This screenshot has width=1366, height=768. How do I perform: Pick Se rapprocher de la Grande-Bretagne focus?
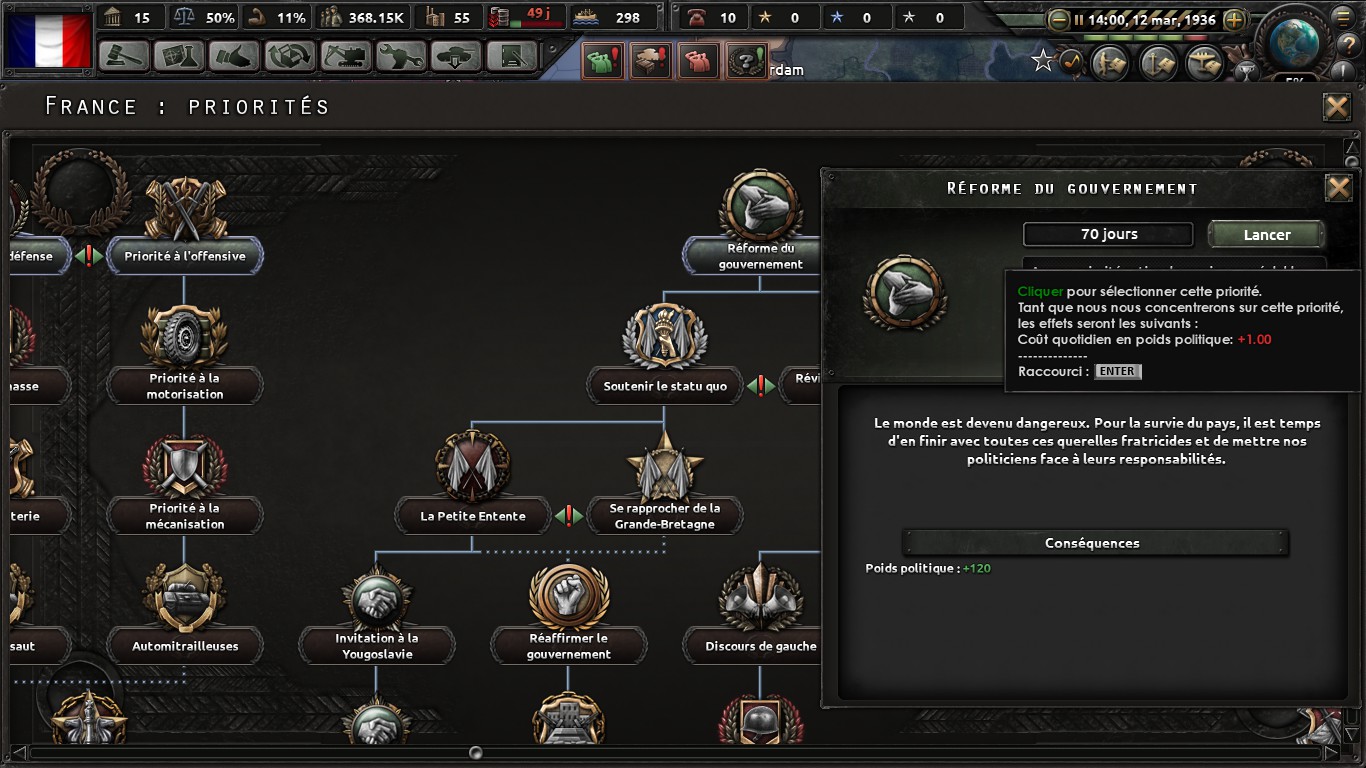click(665, 516)
